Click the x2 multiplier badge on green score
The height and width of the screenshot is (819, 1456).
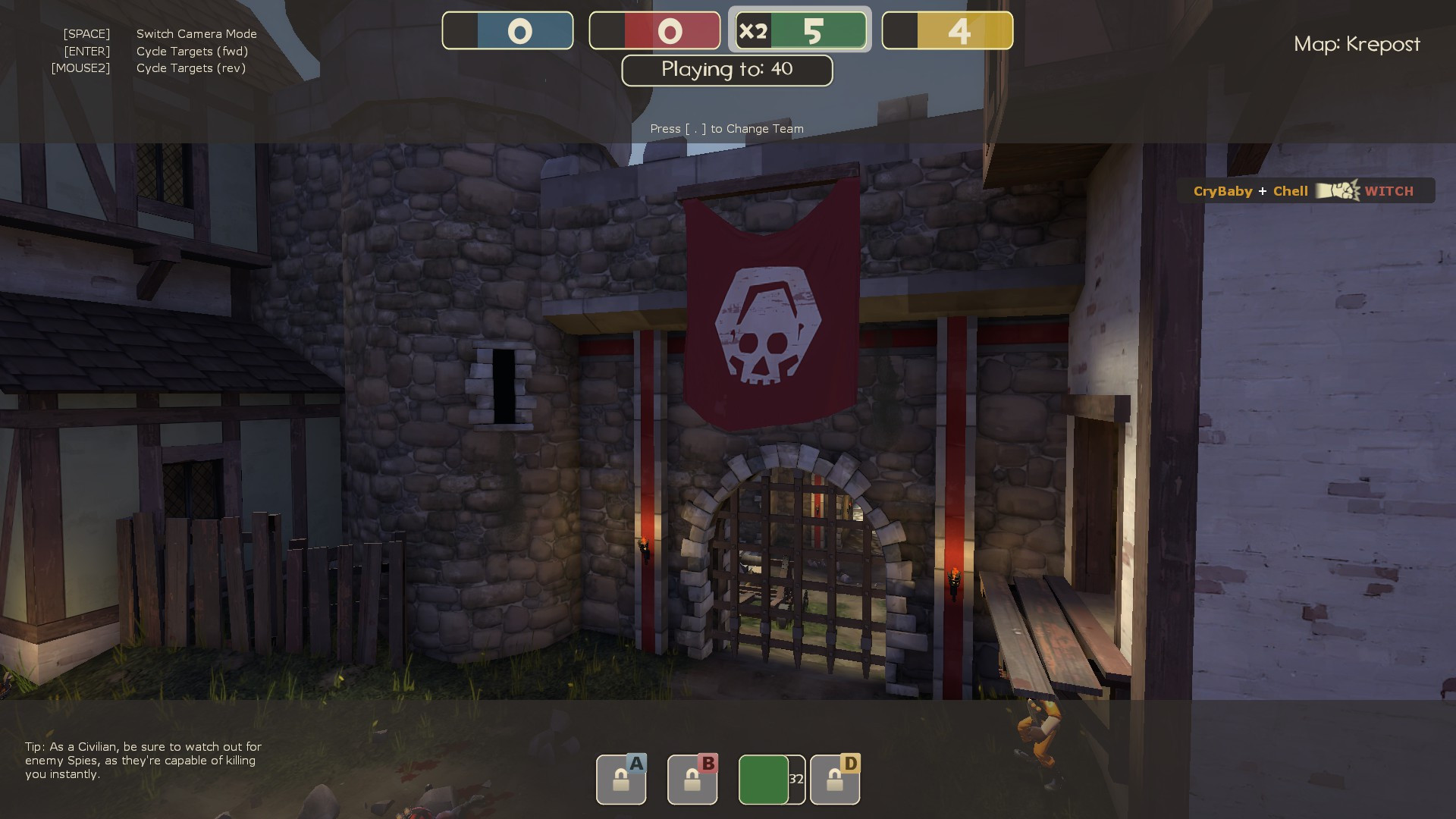(753, 31)
